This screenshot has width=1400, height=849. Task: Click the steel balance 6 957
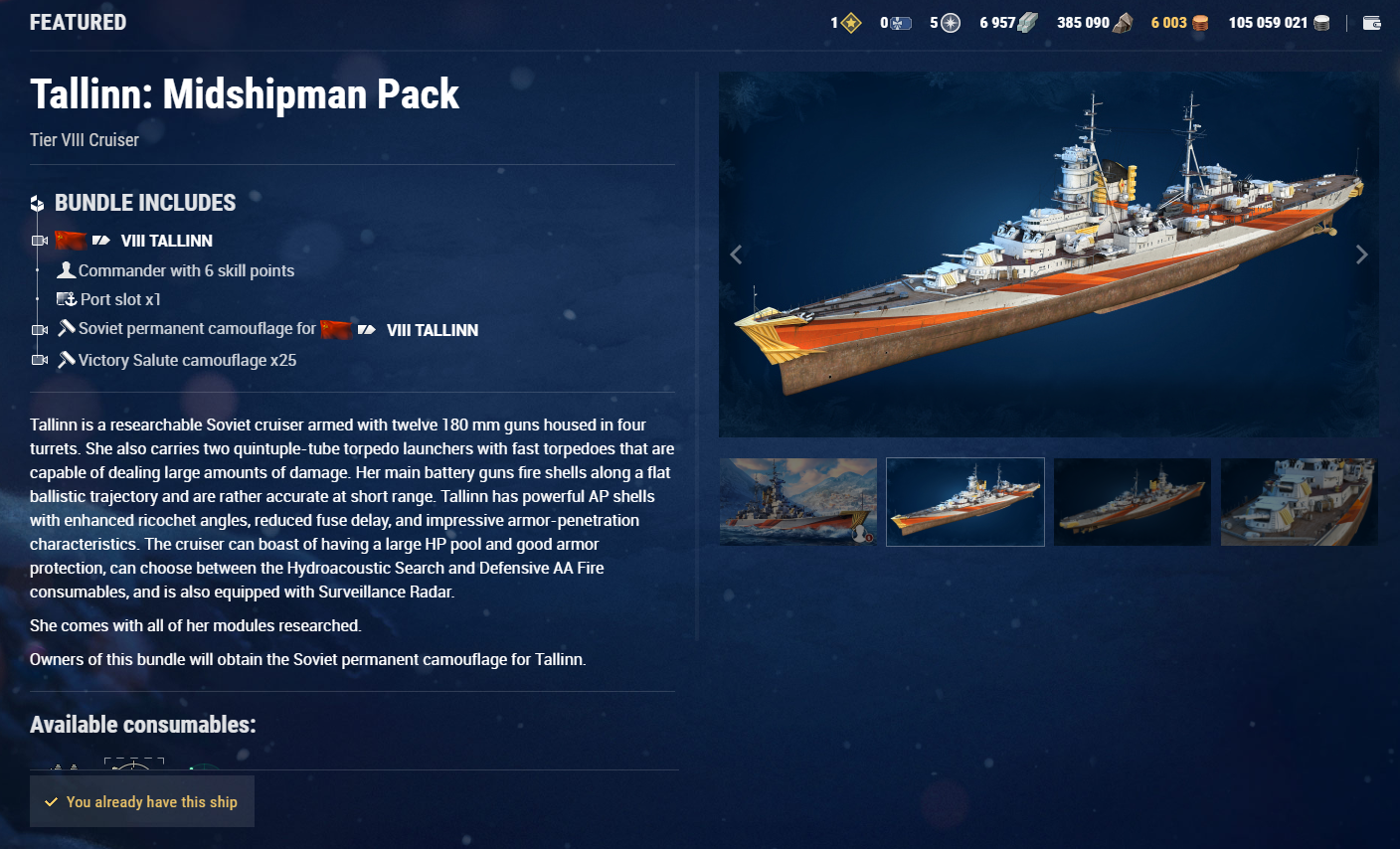(x=1007, y=23)
